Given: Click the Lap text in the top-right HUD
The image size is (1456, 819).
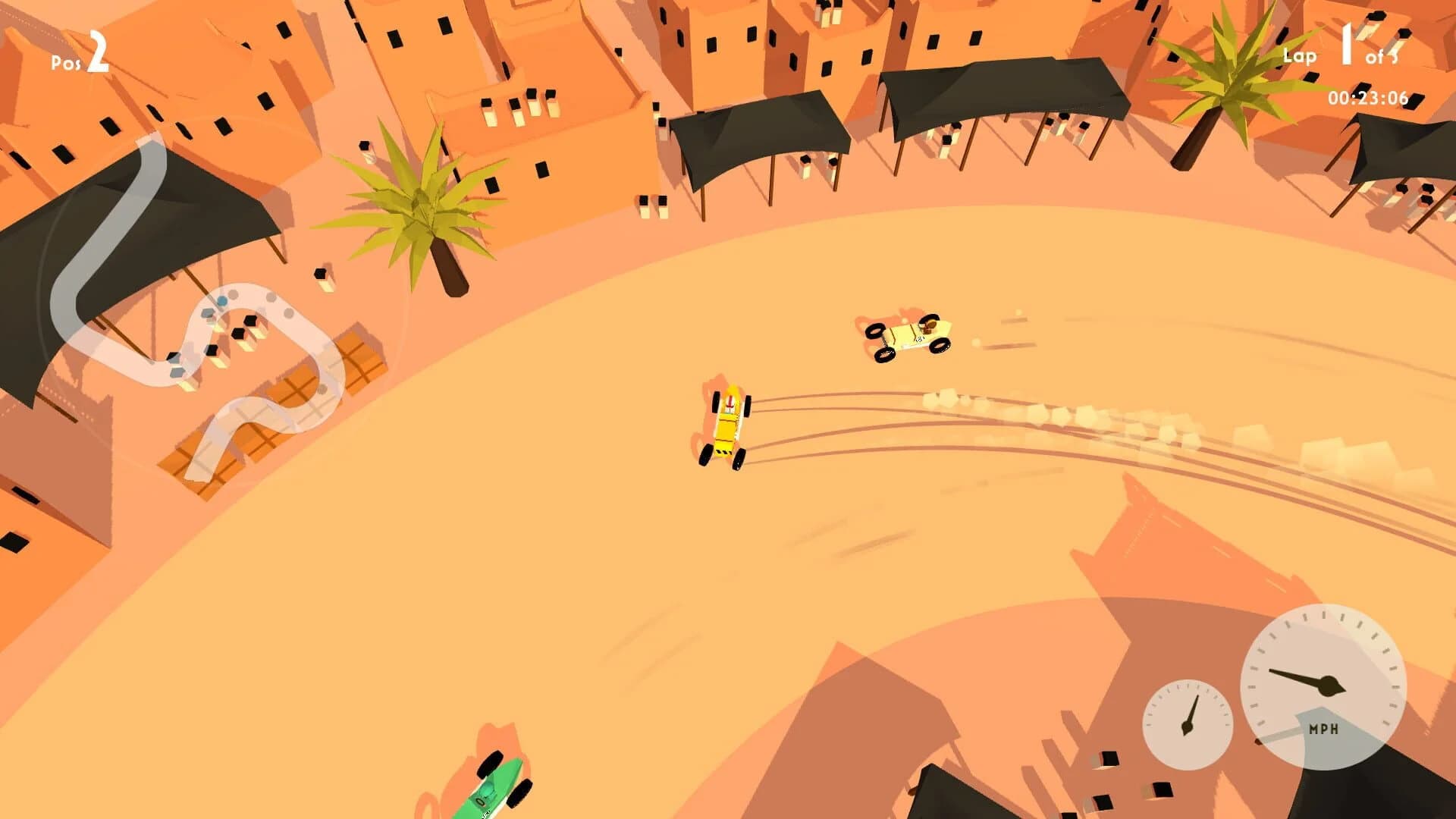Looking at the screenshot, I should (x=1298, y=55).
